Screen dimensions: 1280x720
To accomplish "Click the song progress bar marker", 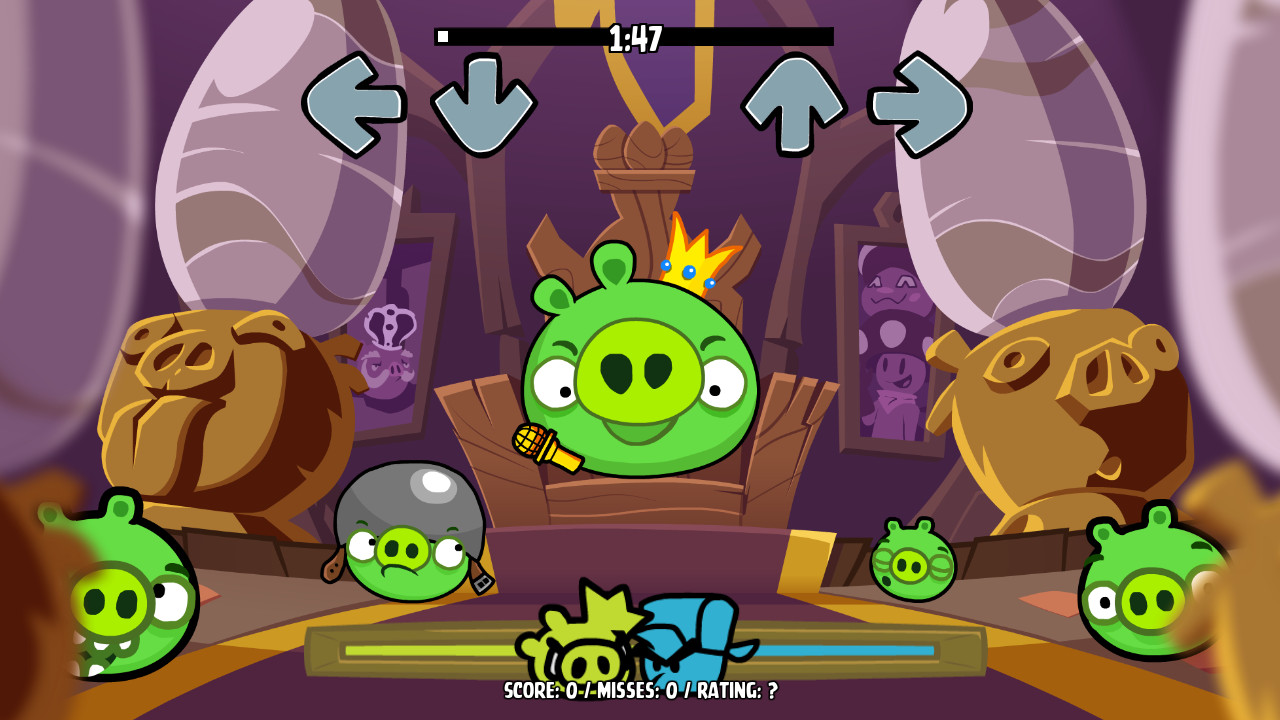I will 444,35.
